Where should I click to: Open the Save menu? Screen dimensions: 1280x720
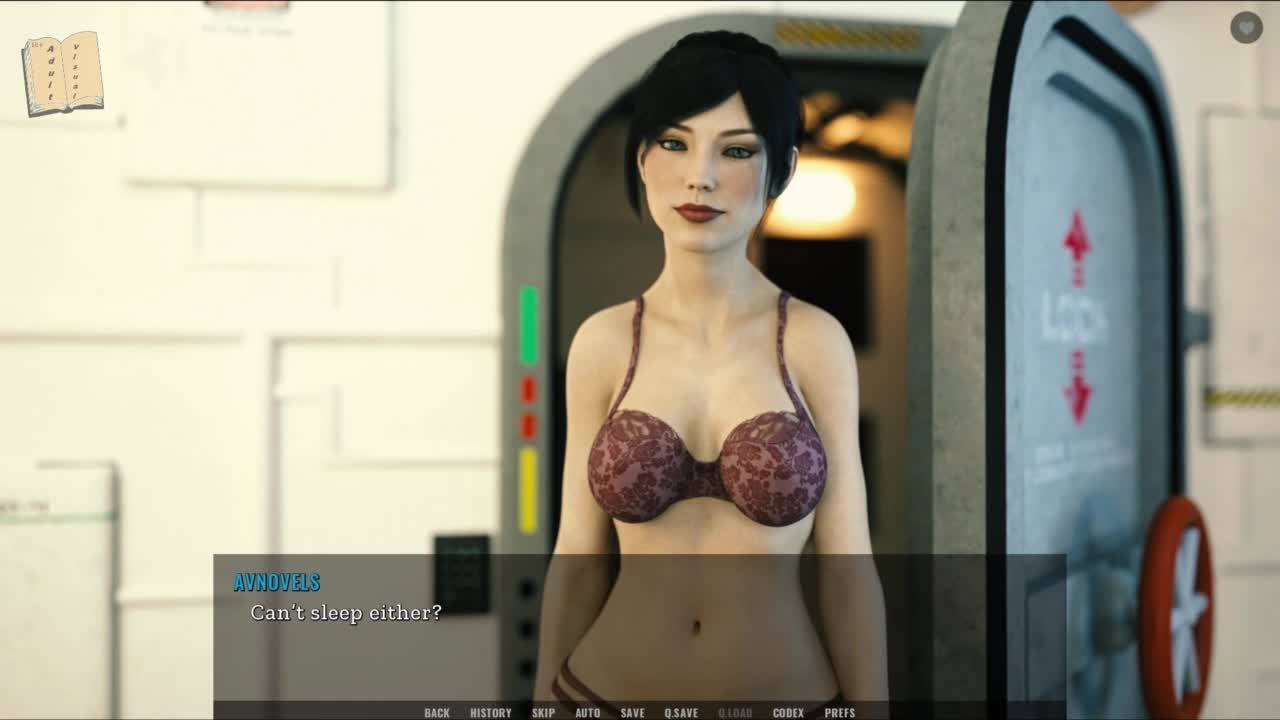point(632,712)
